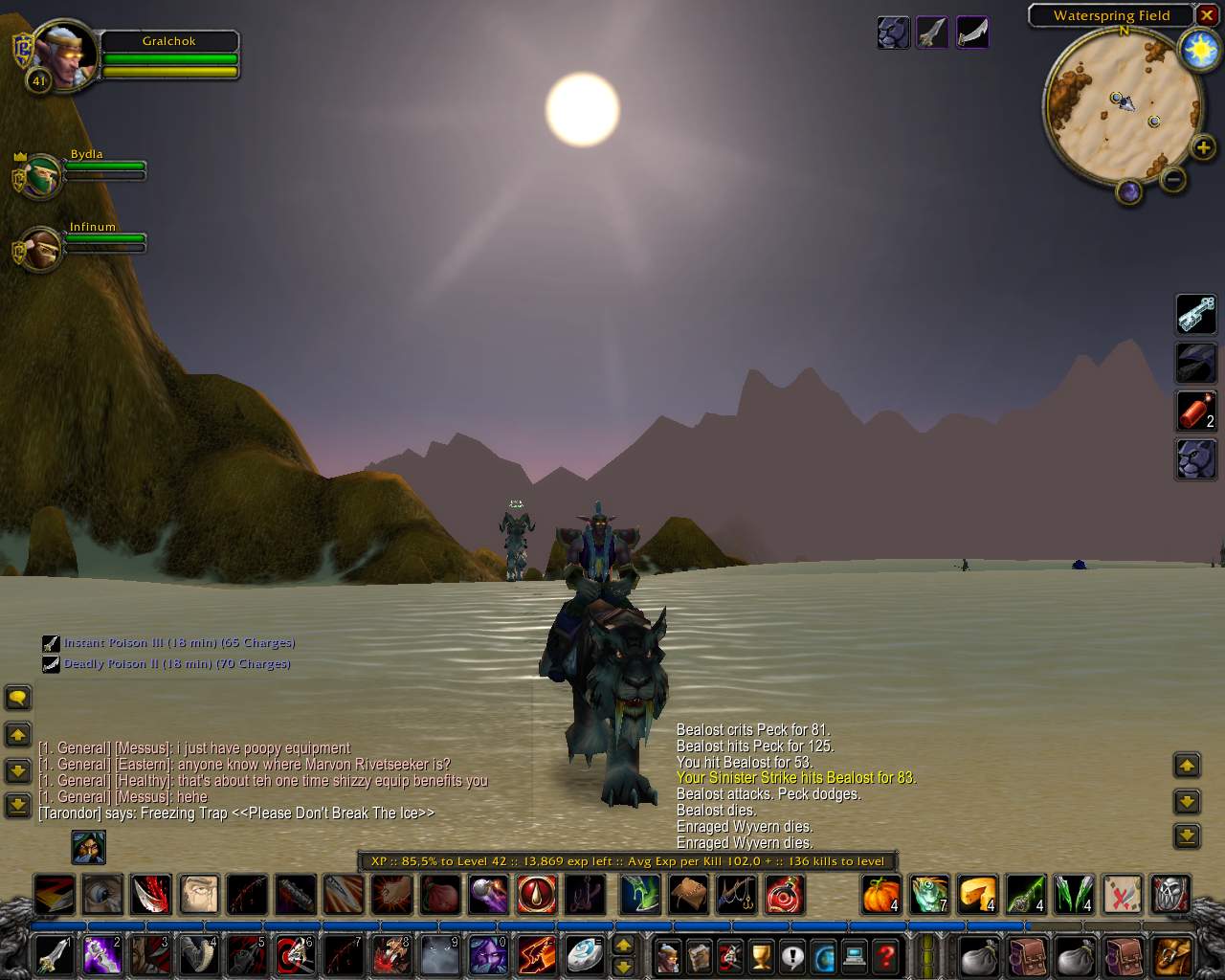Activate the sword ability in slot 1
Image resolution: width=1225 pixels, height=980 pixels.
[x=55, y=955]
